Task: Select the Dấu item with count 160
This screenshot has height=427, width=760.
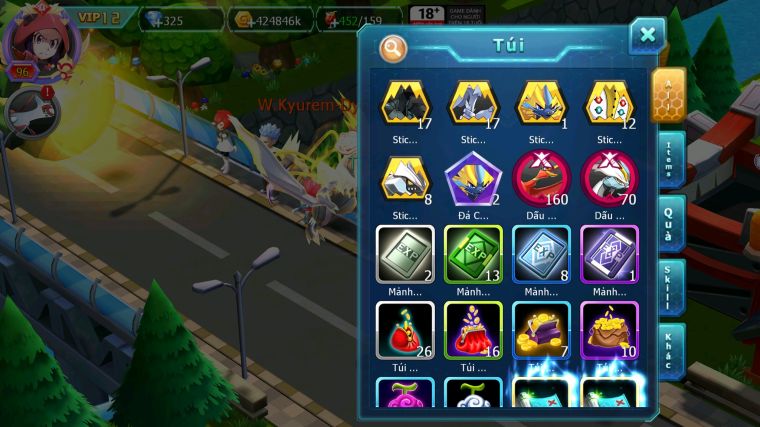Action: [x=541, y=180]
